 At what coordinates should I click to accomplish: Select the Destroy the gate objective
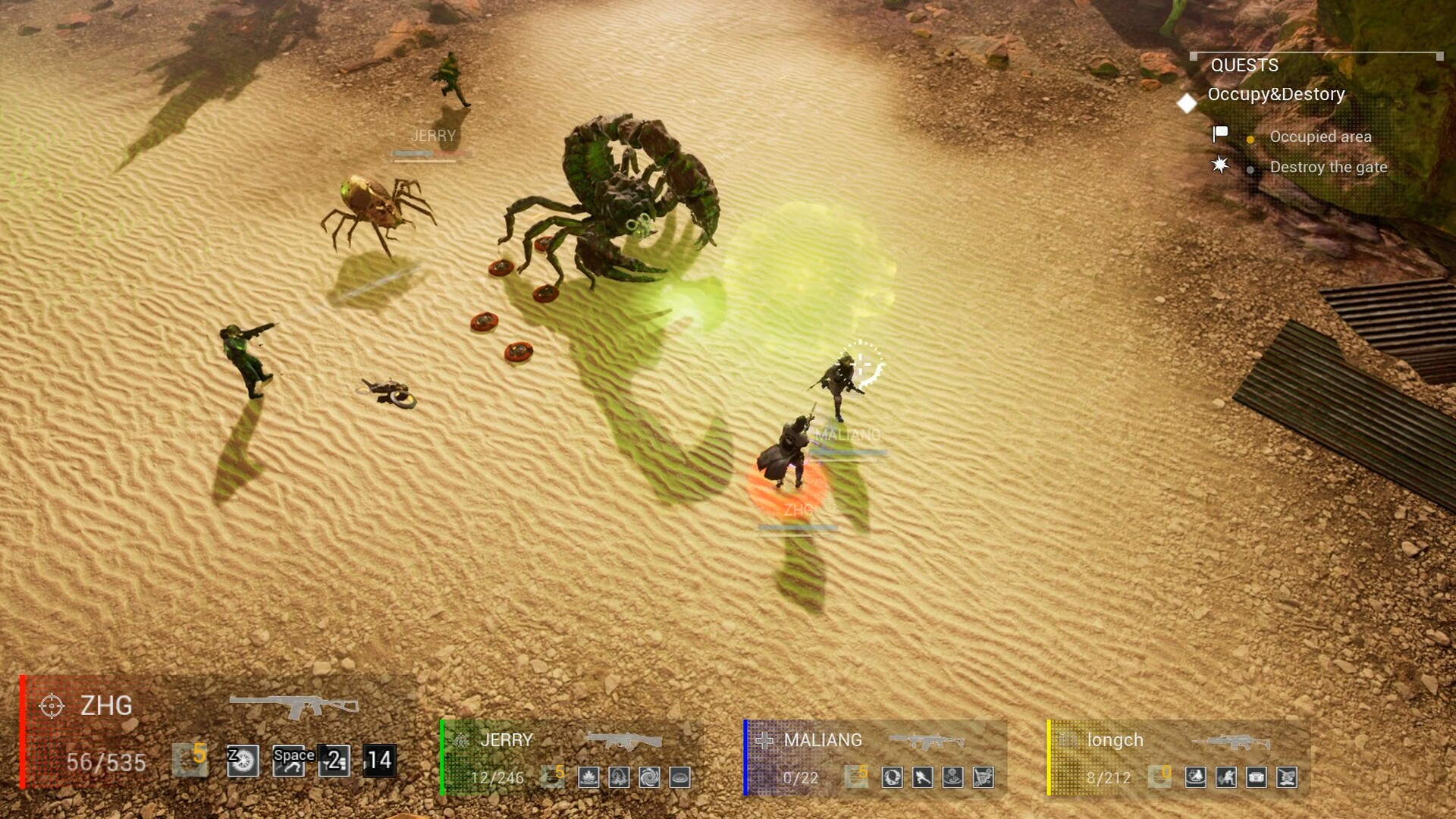click(1328, 168)
